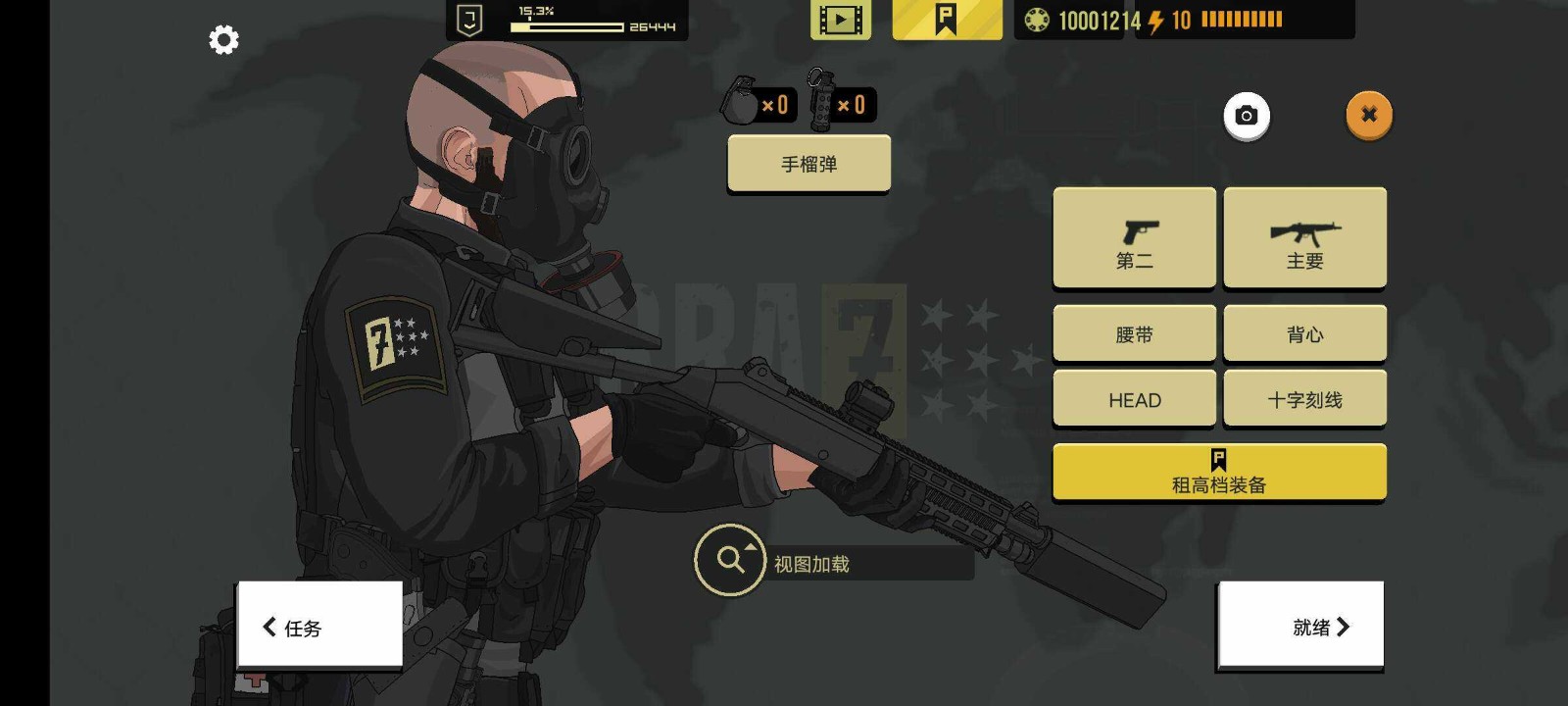Select the 第二 secondary weapon slot
Screen dimensions: 1568x706
coord(1134,238)
